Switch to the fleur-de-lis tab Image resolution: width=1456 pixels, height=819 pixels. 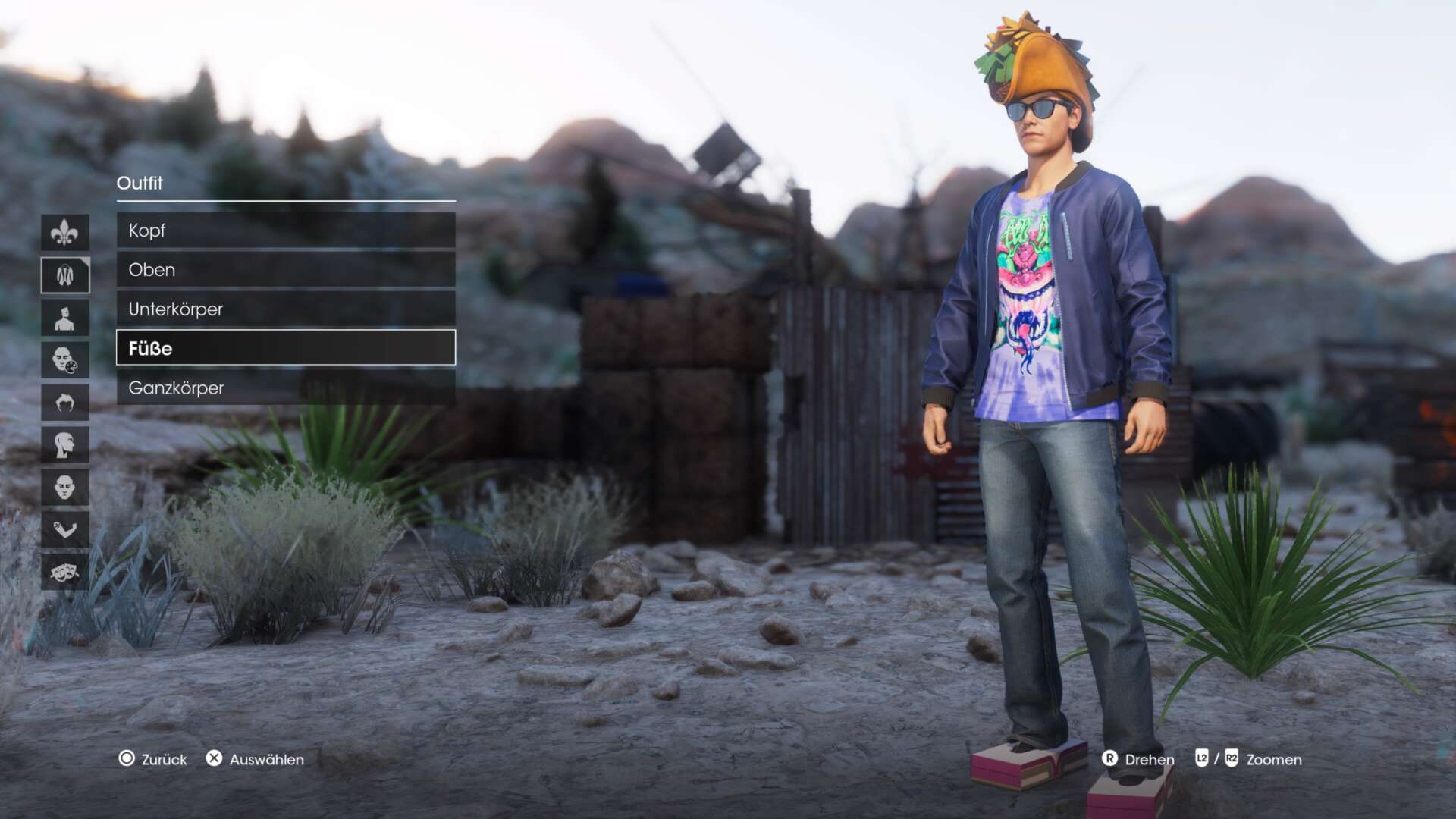(65, 233)
